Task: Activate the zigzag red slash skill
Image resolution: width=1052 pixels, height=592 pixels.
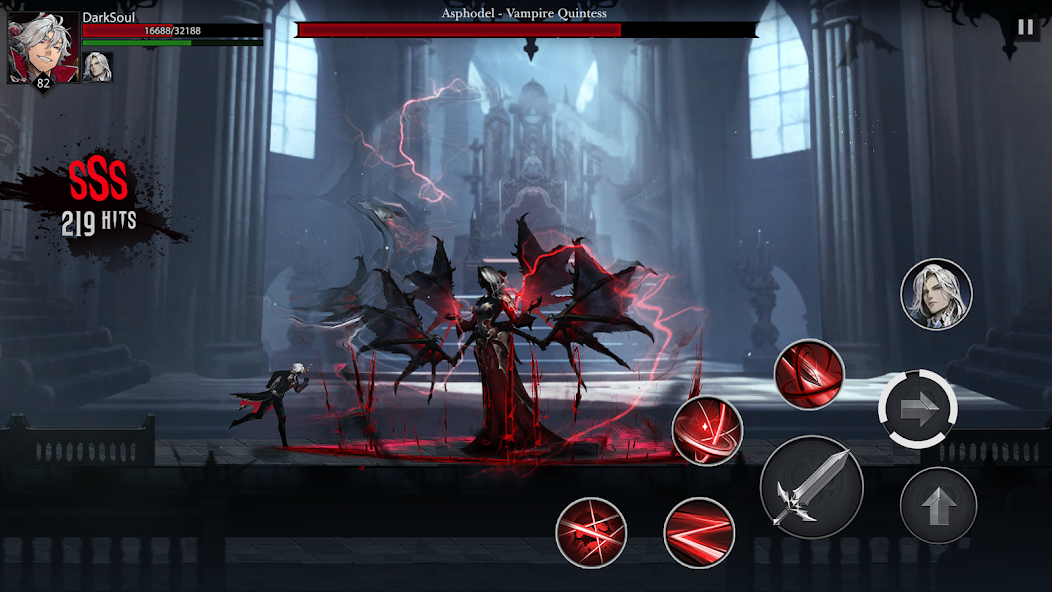Action: coord(699,532)
